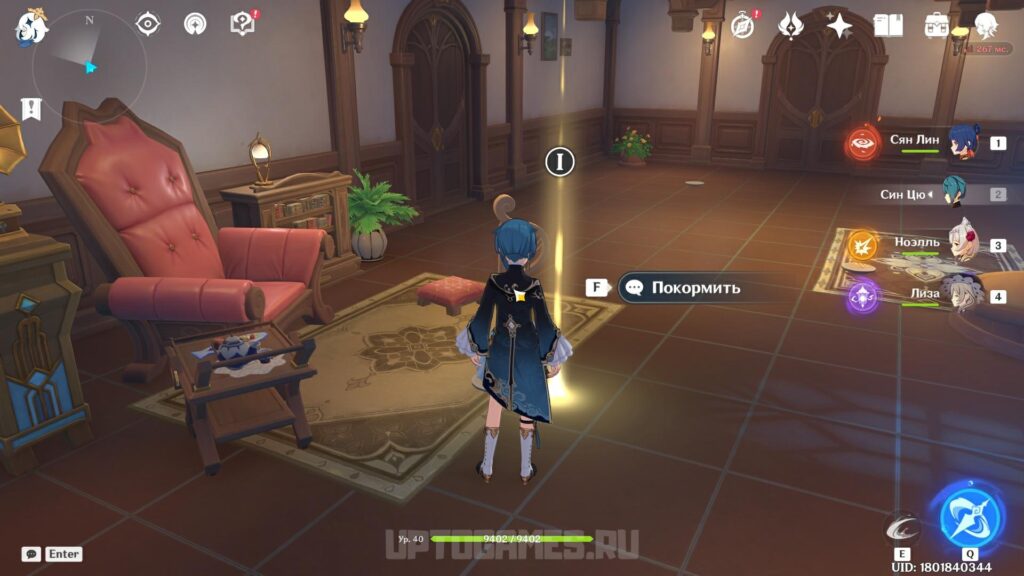Open the events compass icon

(x=743, y=26)
